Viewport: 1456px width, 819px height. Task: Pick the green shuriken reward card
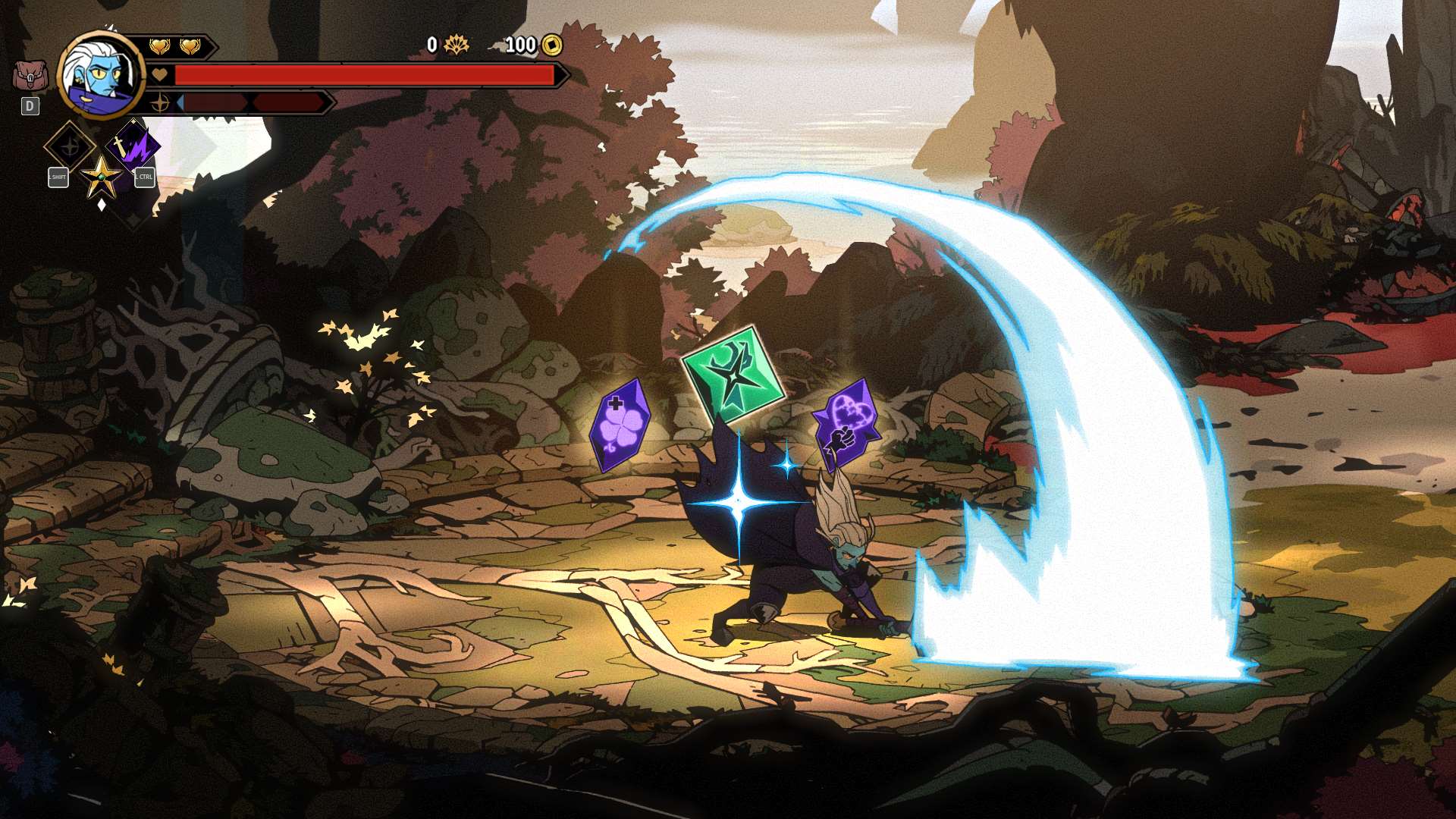[x=732, y=375]
